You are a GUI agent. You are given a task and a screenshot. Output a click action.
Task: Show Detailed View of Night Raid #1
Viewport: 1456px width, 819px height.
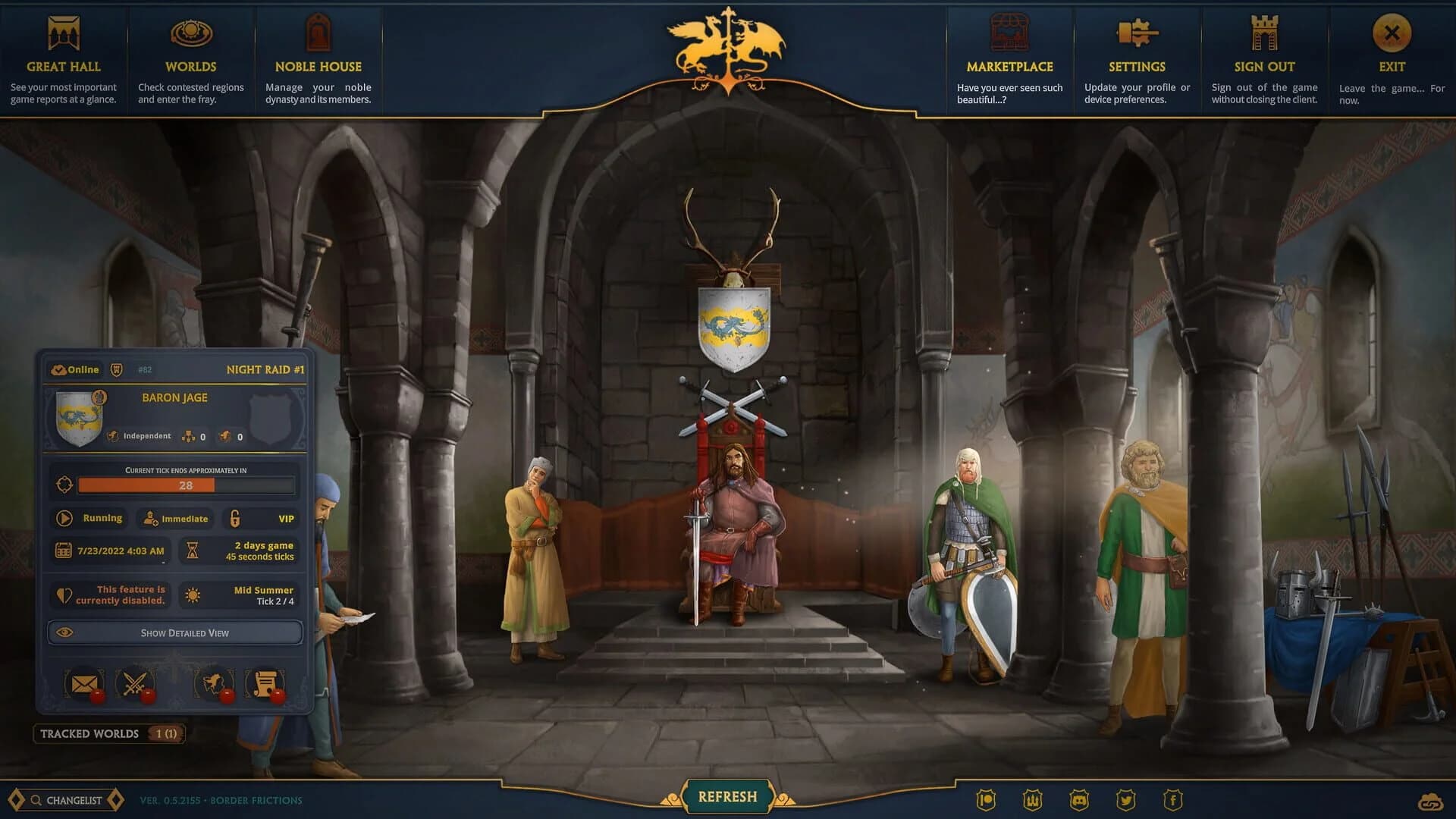174,632
